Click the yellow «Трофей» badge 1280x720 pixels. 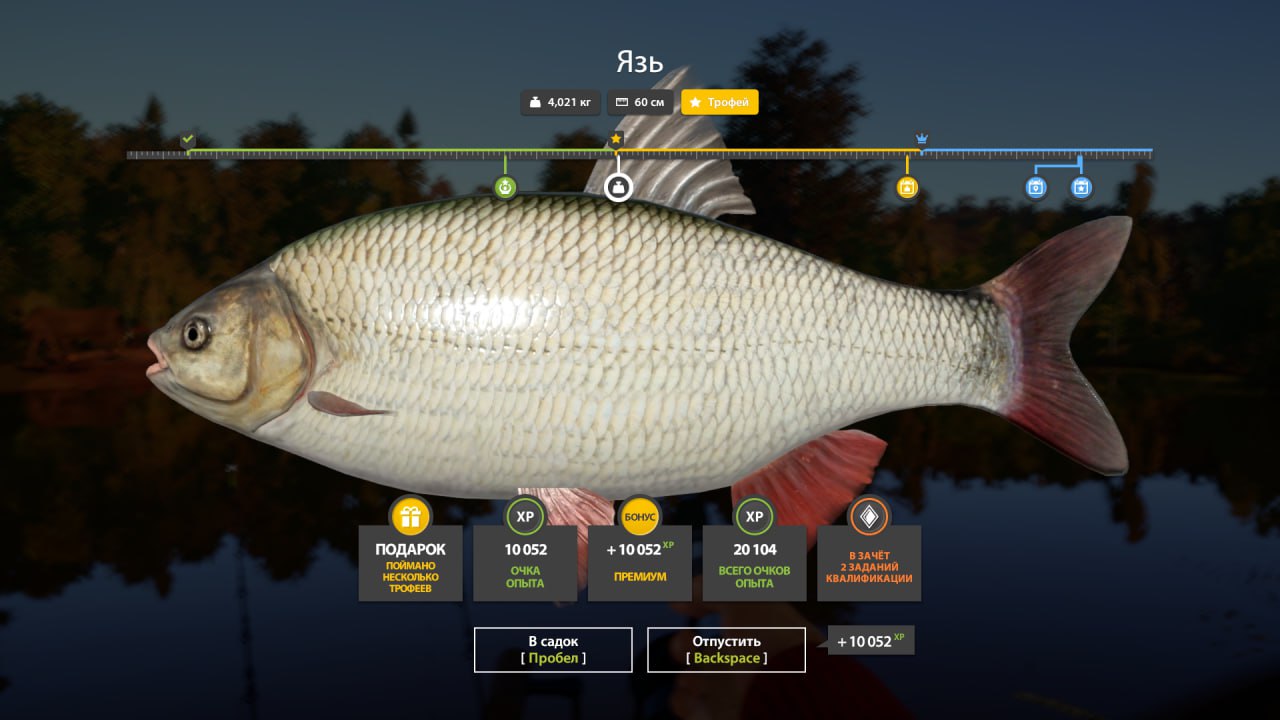[720, 102]
